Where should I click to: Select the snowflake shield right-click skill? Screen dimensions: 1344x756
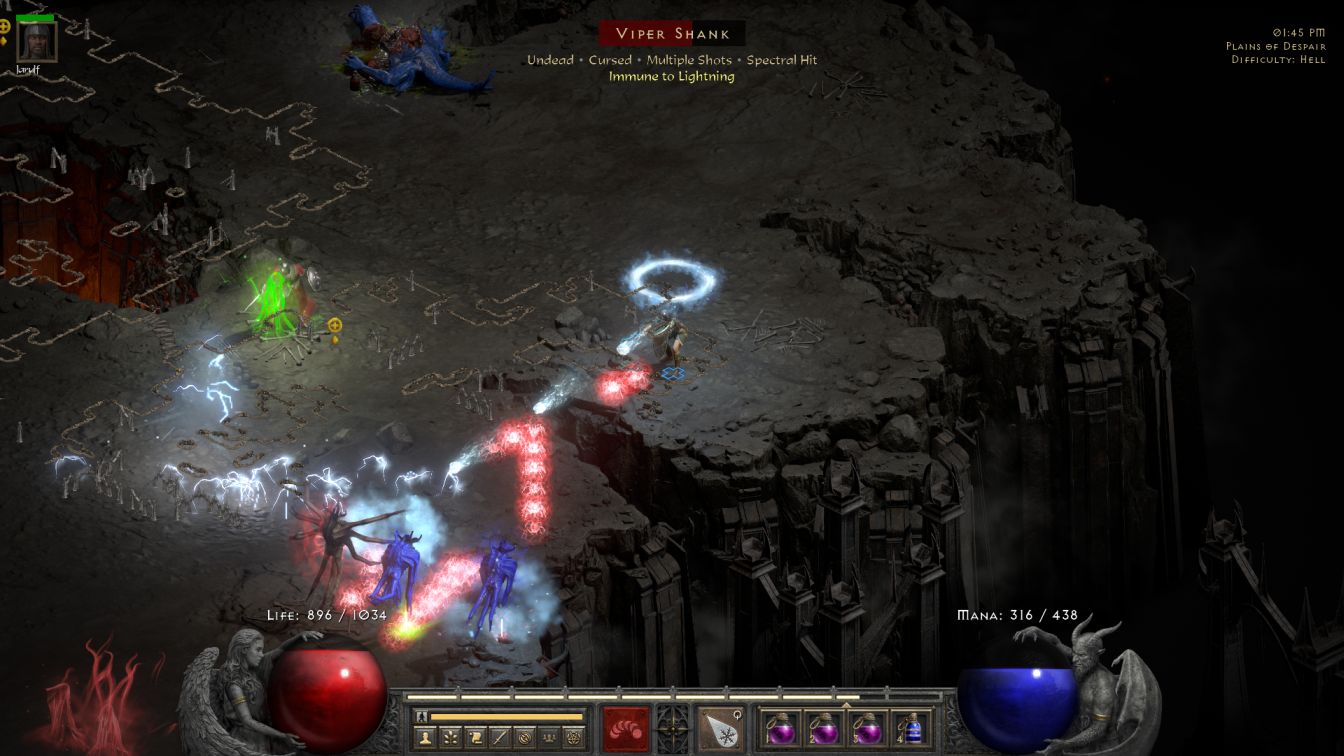720,728
